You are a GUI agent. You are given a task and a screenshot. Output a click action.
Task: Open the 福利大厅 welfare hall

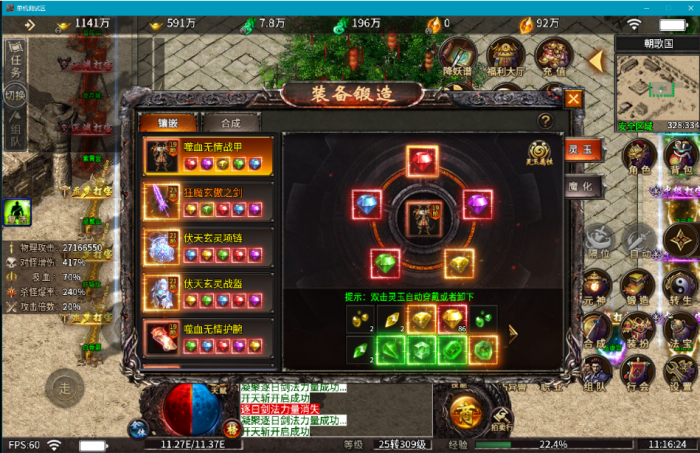(x=505, y=57)
